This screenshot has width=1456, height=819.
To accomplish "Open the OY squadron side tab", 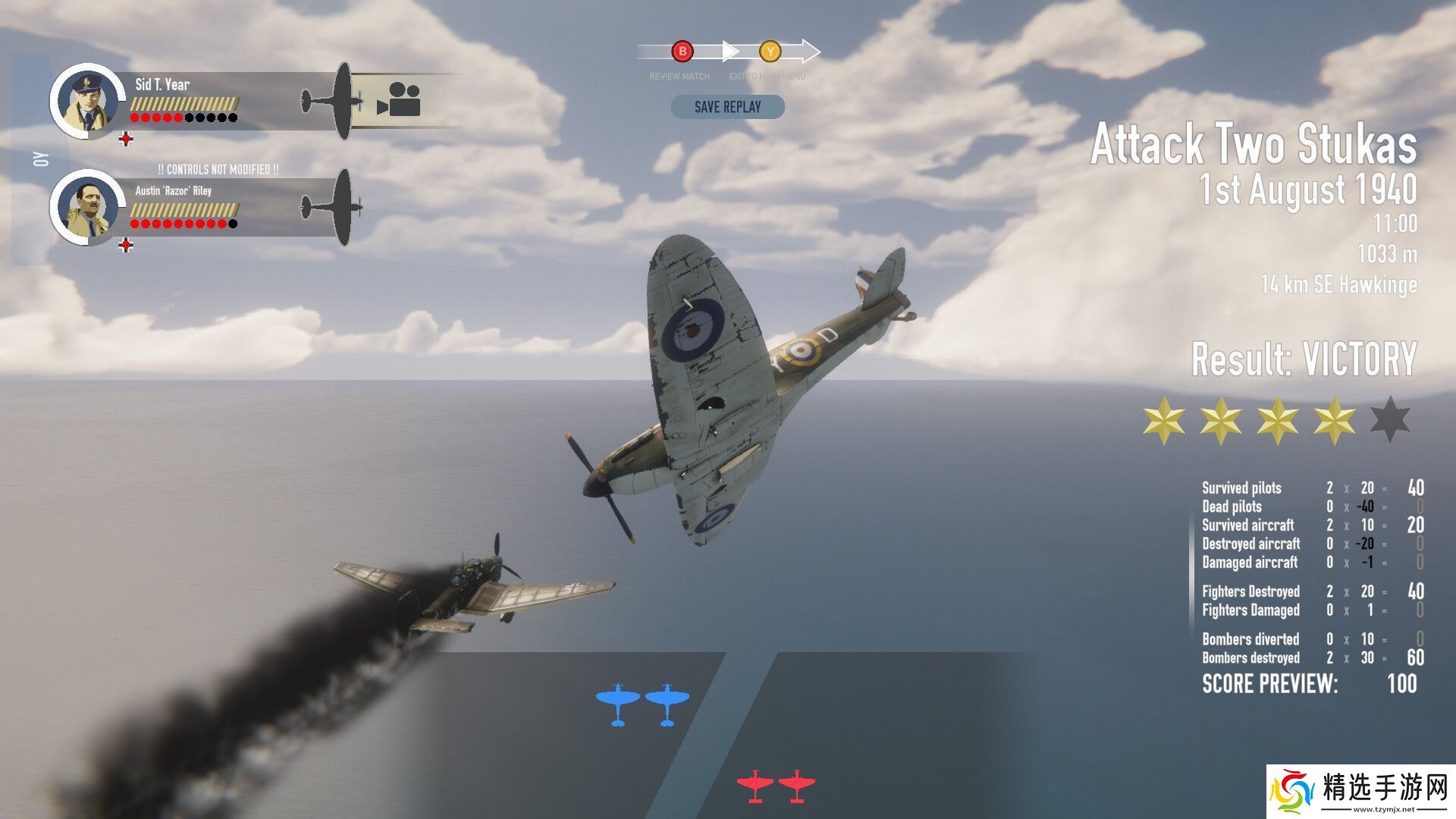I will pyautogui.click(x=41, y=159).
